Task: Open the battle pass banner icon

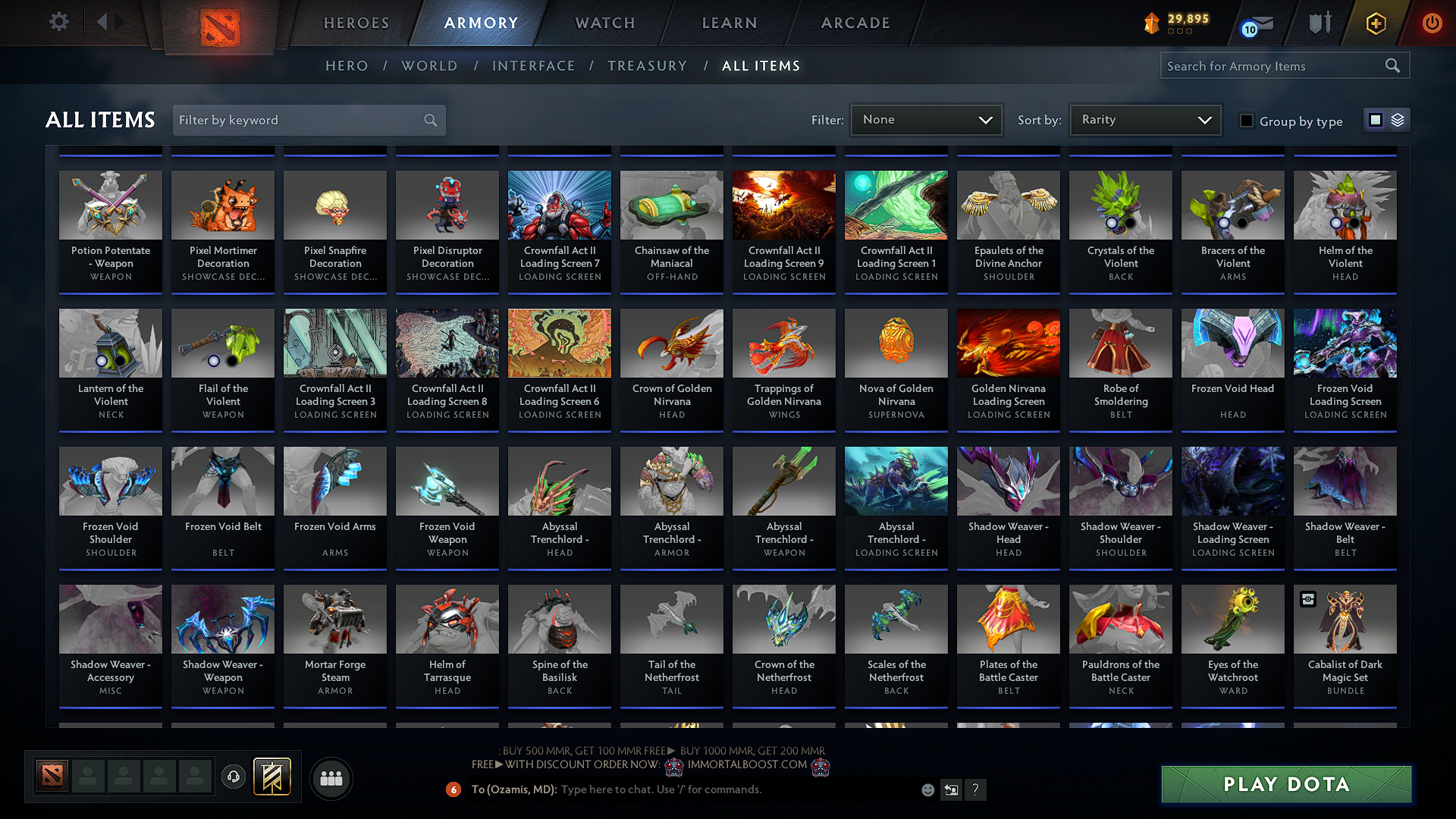Action: pos(1376,24)
